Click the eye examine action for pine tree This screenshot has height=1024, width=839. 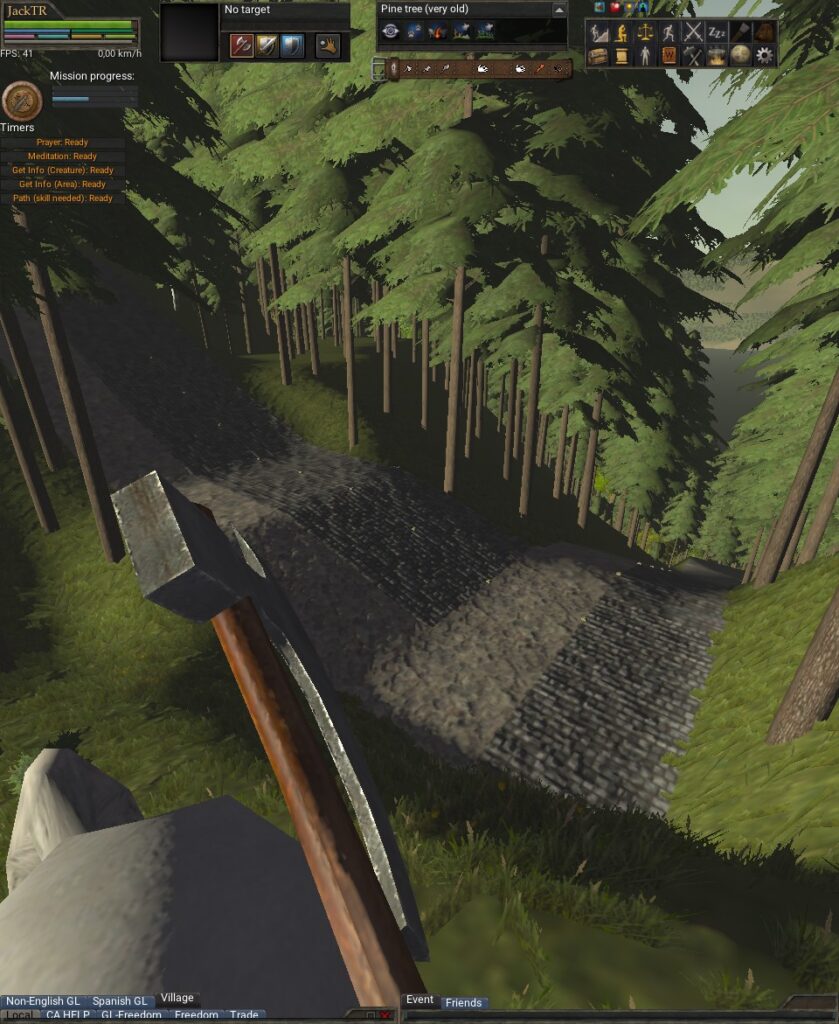pyautogui.click(x=390, y=32)
